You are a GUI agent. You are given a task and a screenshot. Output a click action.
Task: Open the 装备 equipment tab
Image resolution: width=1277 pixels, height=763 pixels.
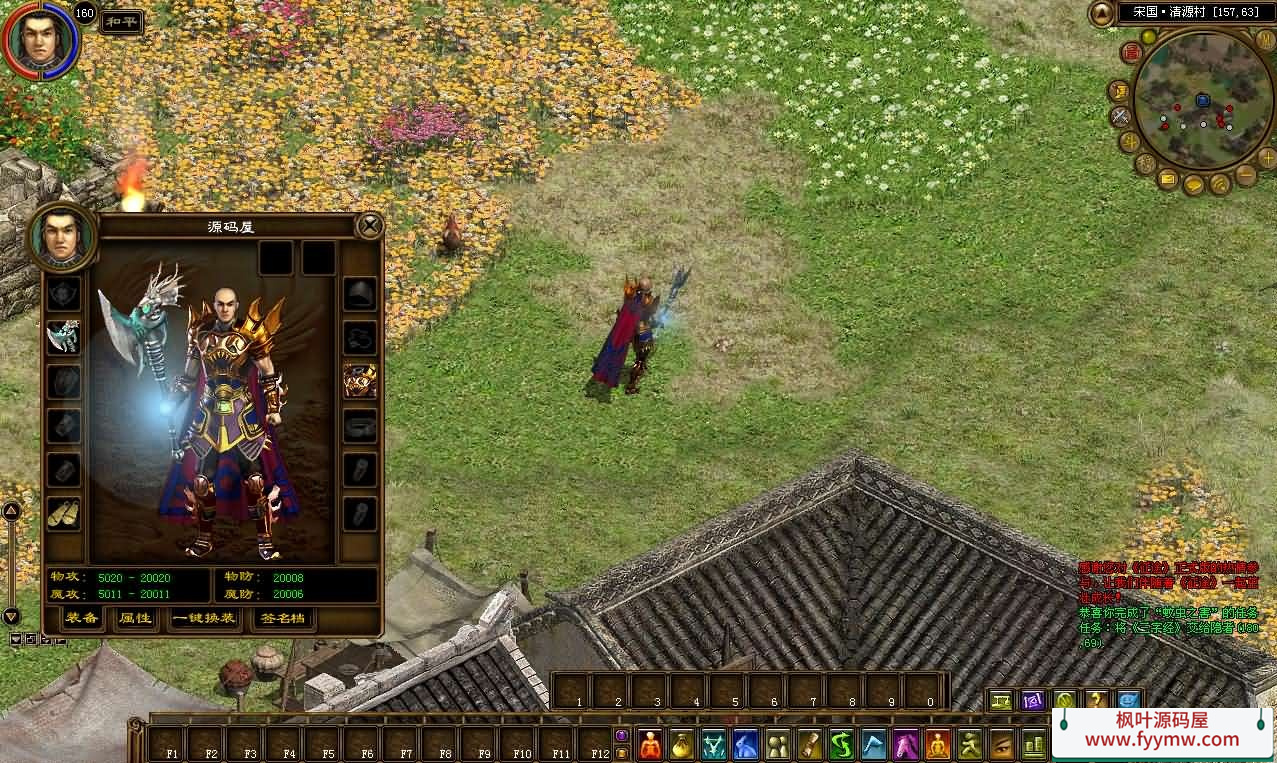81,618
